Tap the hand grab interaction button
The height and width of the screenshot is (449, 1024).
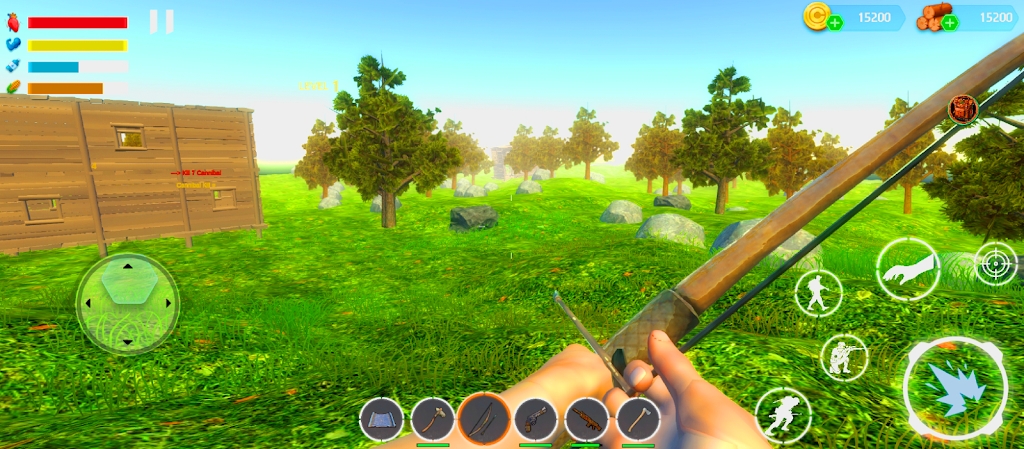coord(907,270)
